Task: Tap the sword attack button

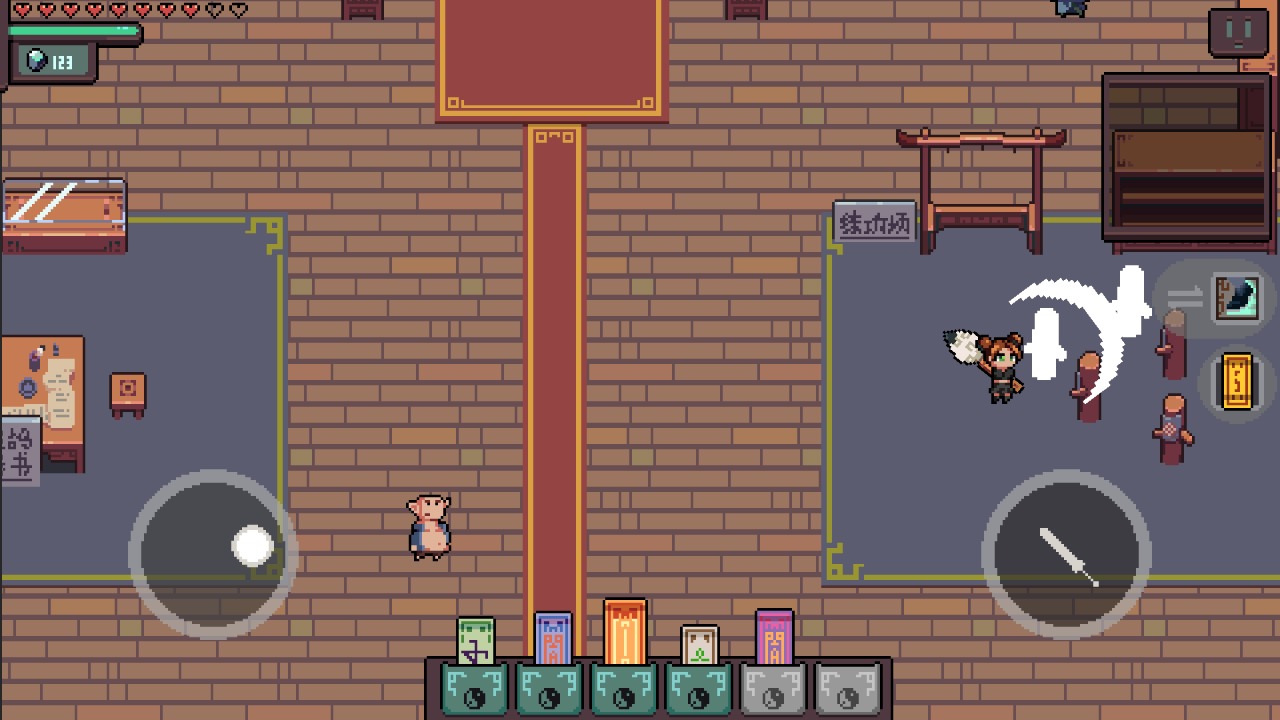Action: [x=1067, y=555]
